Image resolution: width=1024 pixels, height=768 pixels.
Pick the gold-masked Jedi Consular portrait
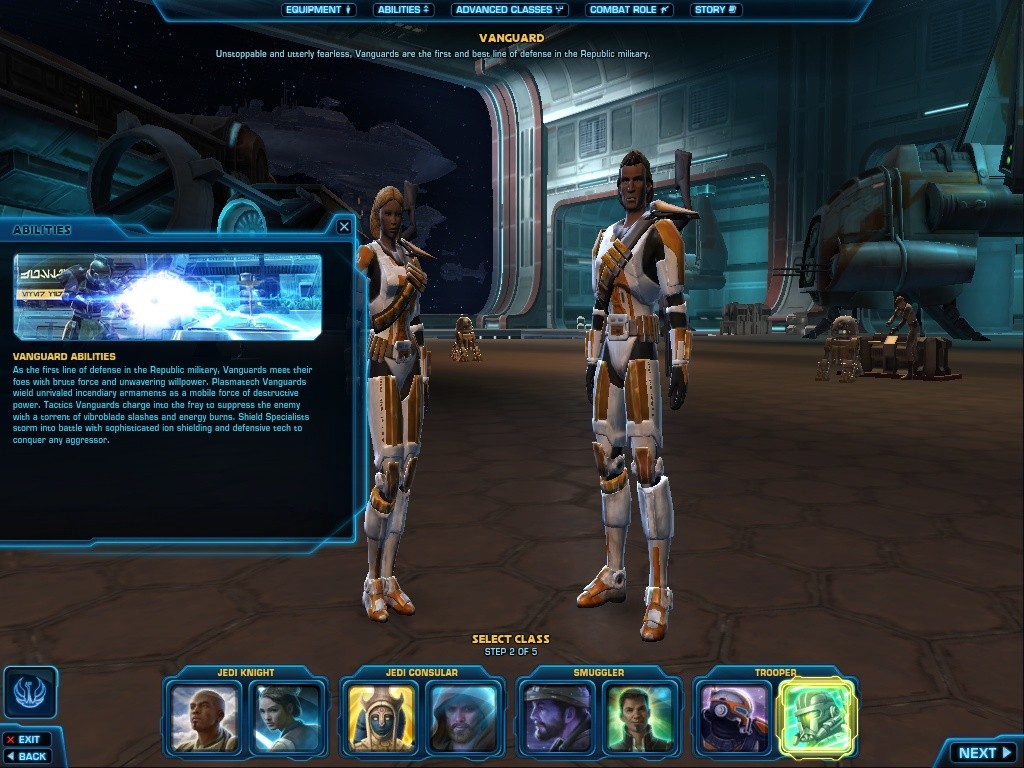point(382,716)
